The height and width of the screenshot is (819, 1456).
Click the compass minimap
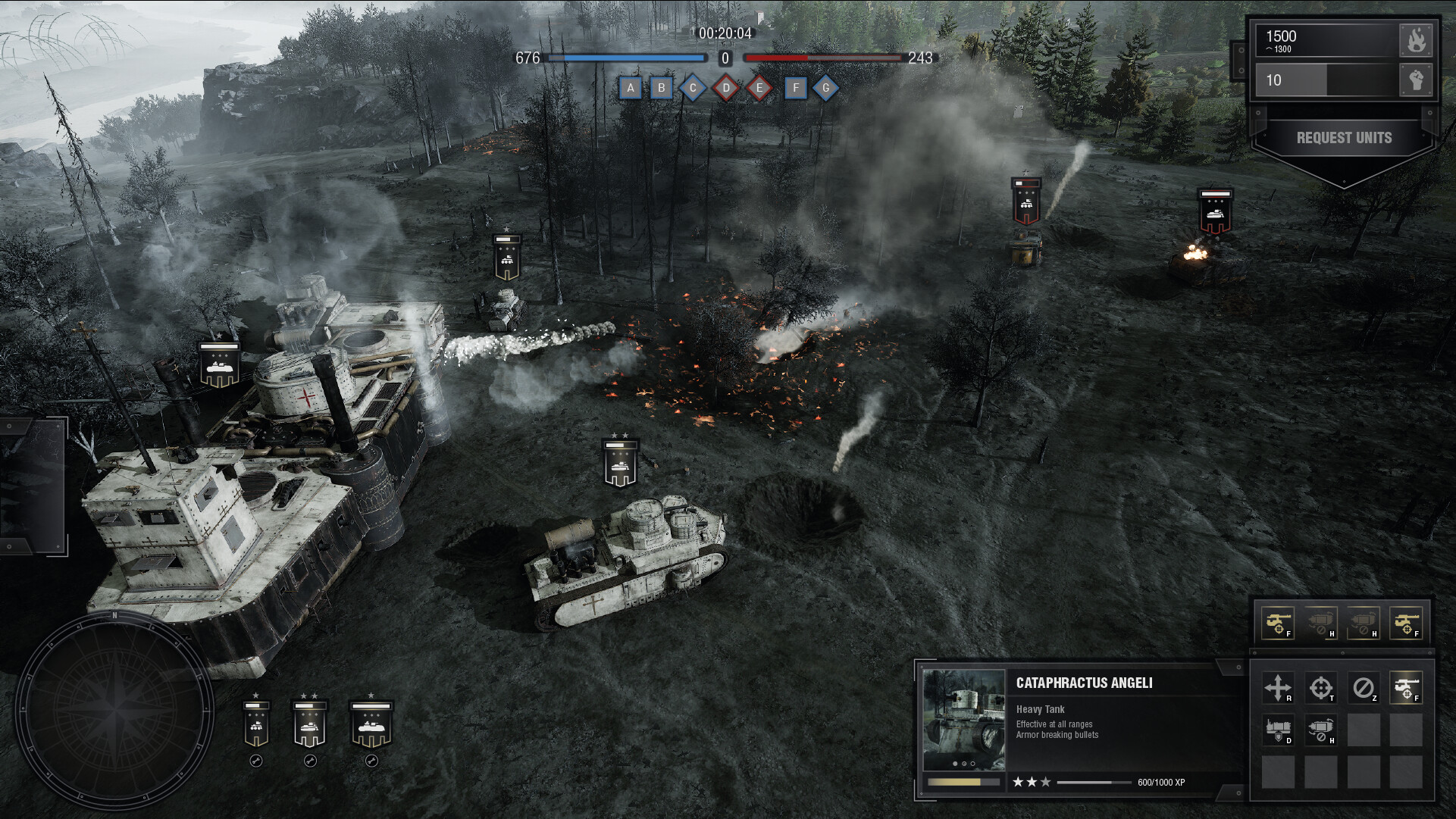click(114, 711)
